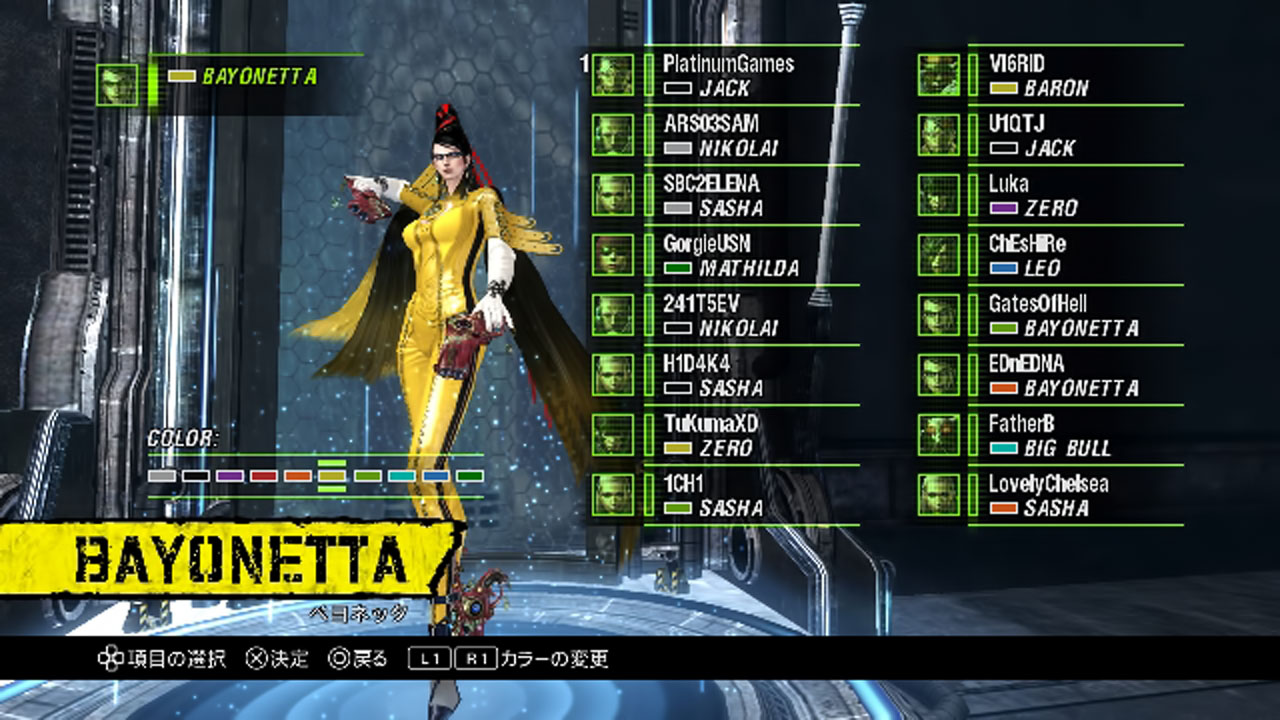Choose the black color swatch

pyautogui.click(x=196, y=476)
